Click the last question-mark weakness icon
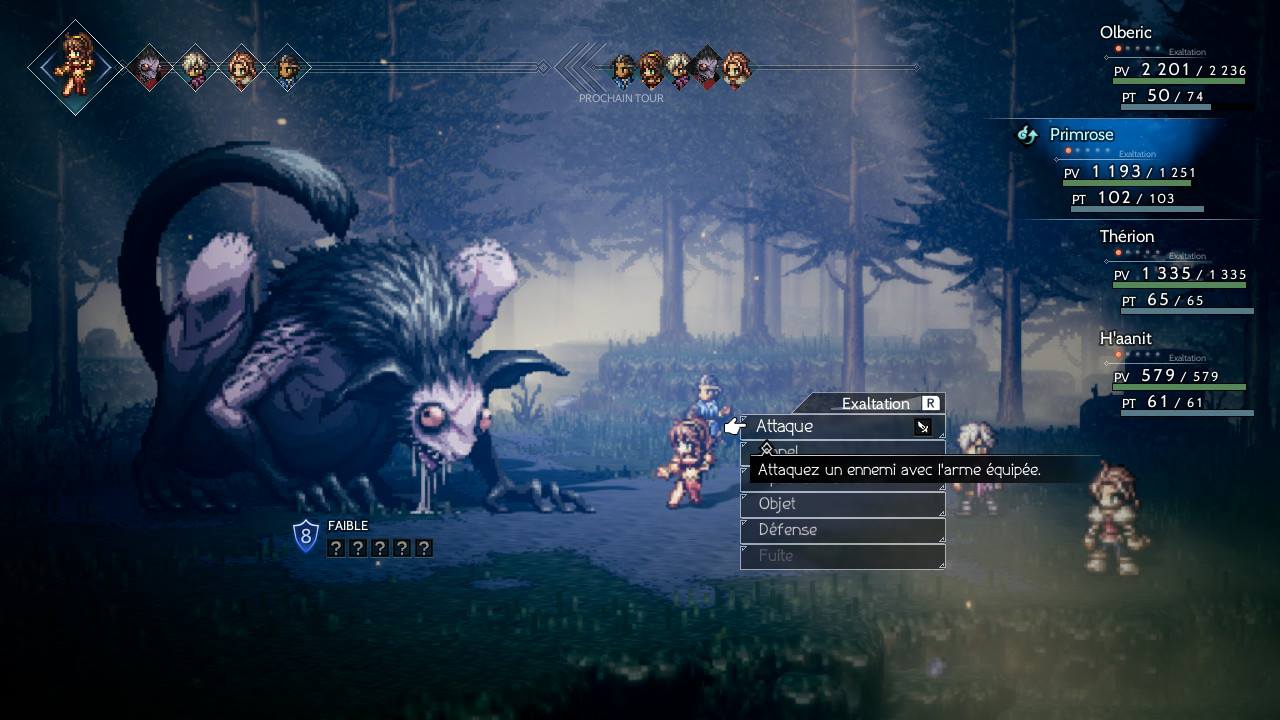Image resolution: width=1280 pixels, height=720 pixels. pyautogui.click(x=424, y=547)
